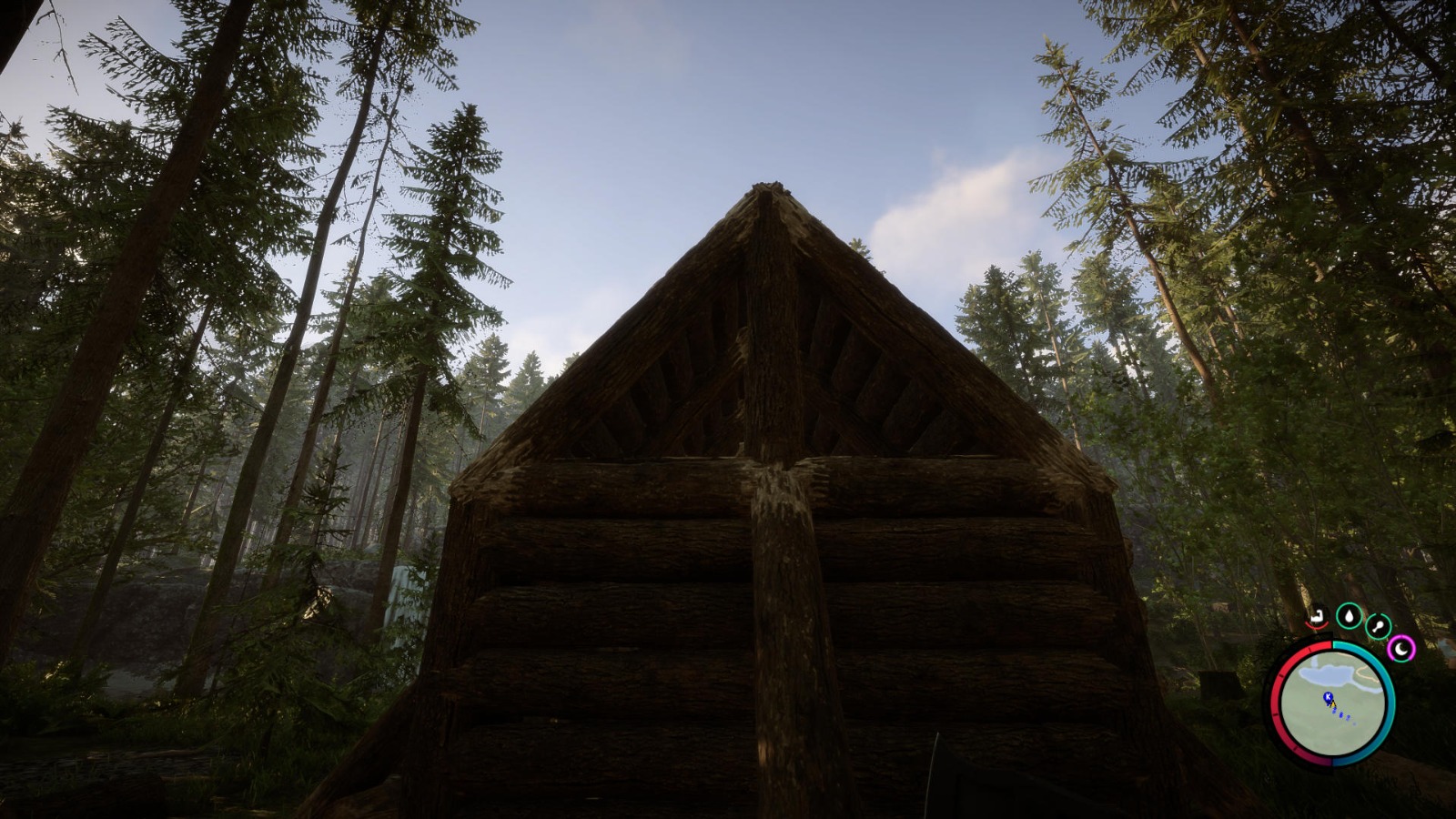Click the blue K companion marker
Image resolution: width=1456 pixels, height=819 pixels.
pos(1328,695)
